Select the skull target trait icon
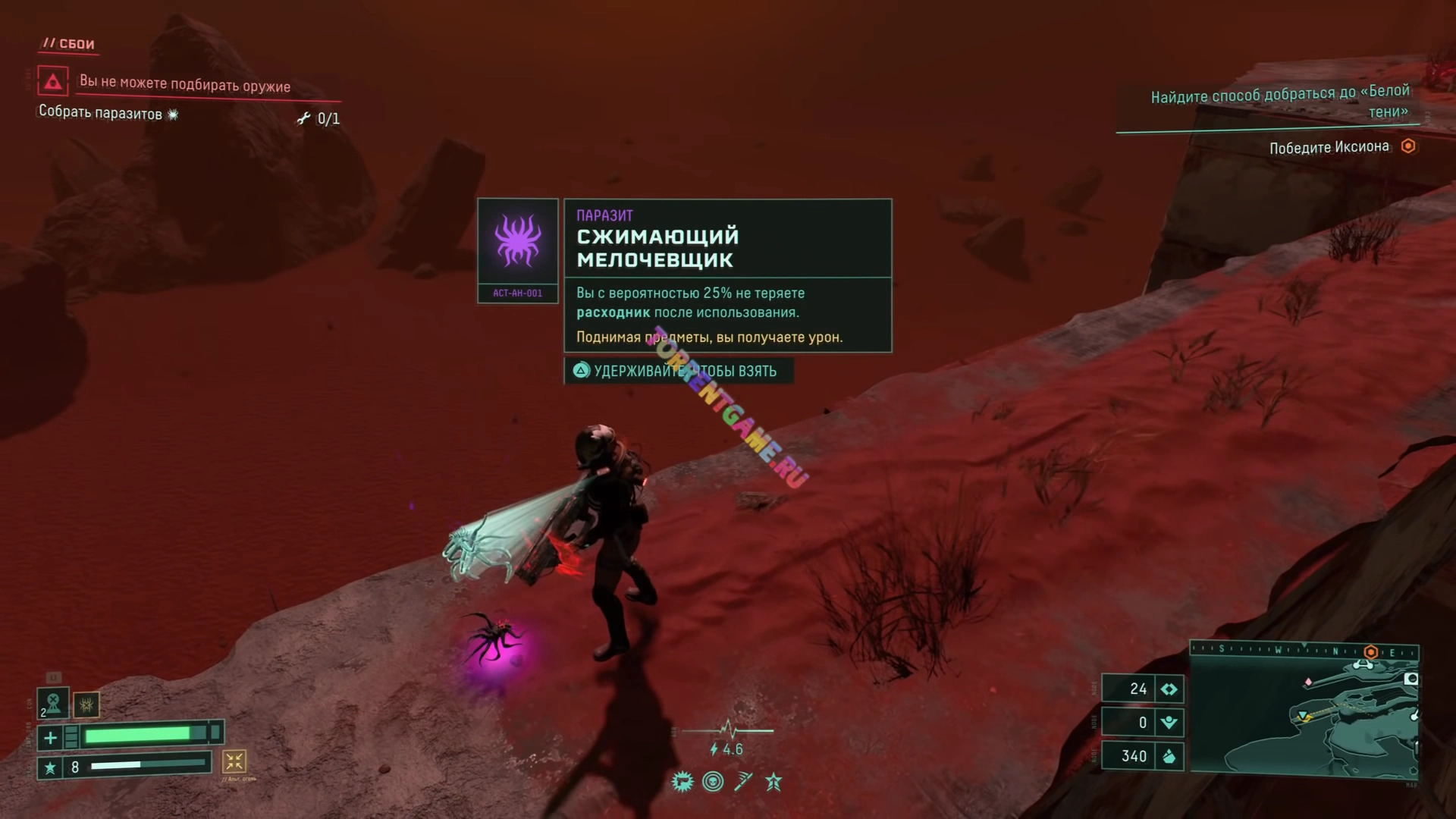Screen dimensions: 1456x819 pos(713,782)
